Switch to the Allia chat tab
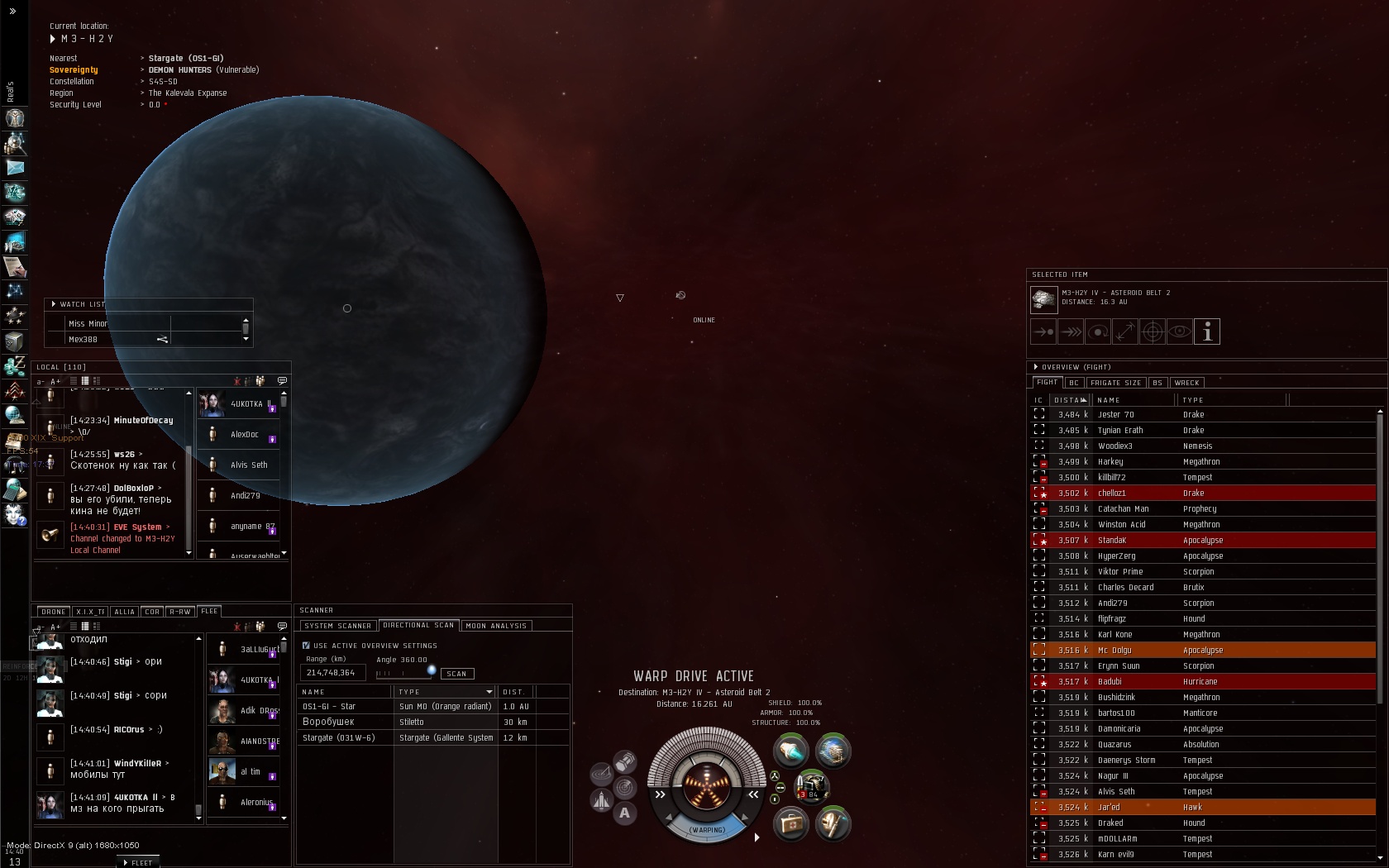Image resolution: width=1389 pixels, height=868 pixels. 124,612
